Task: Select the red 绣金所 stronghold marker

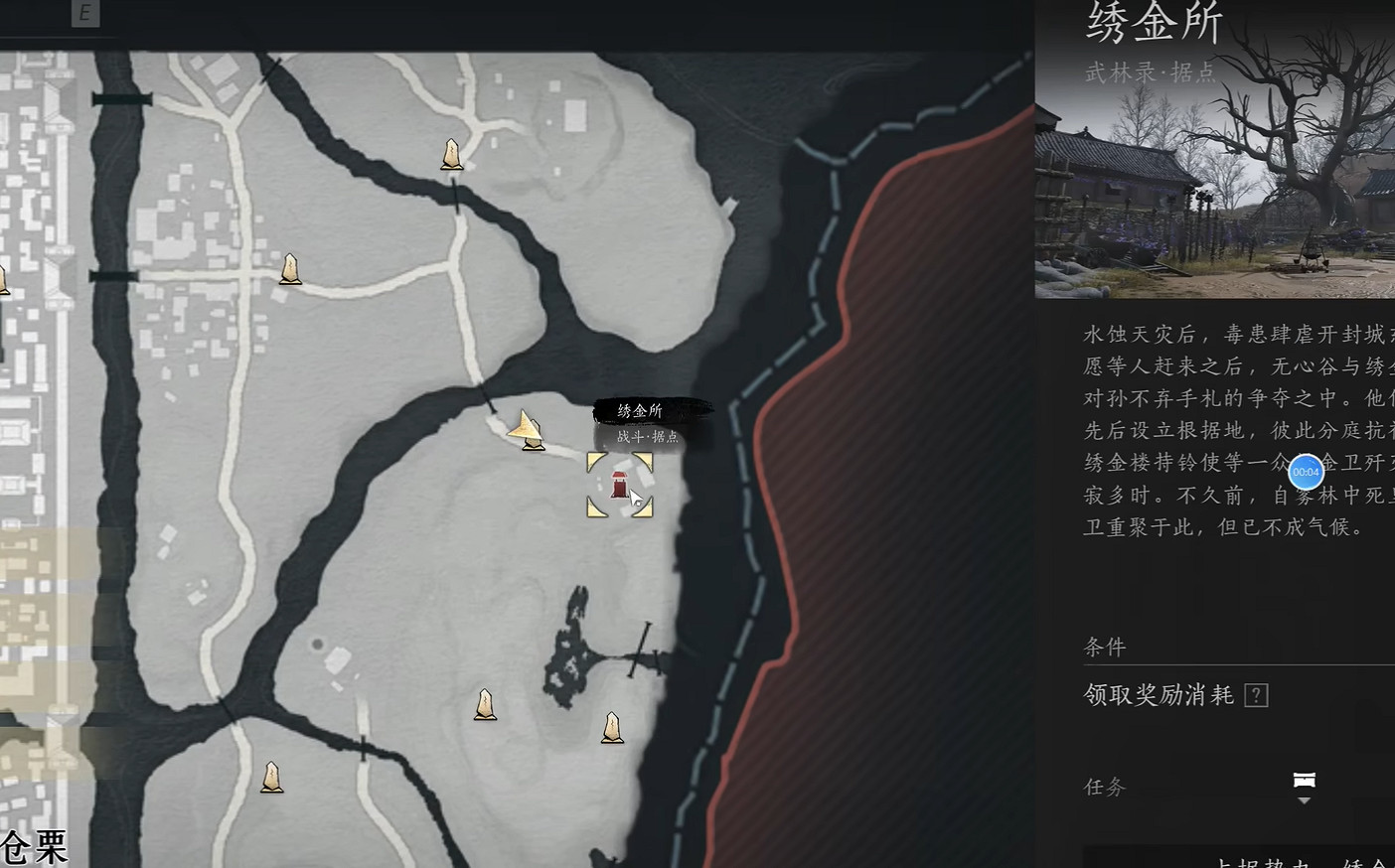Action: pyautogui.click(x=619, y=486)
